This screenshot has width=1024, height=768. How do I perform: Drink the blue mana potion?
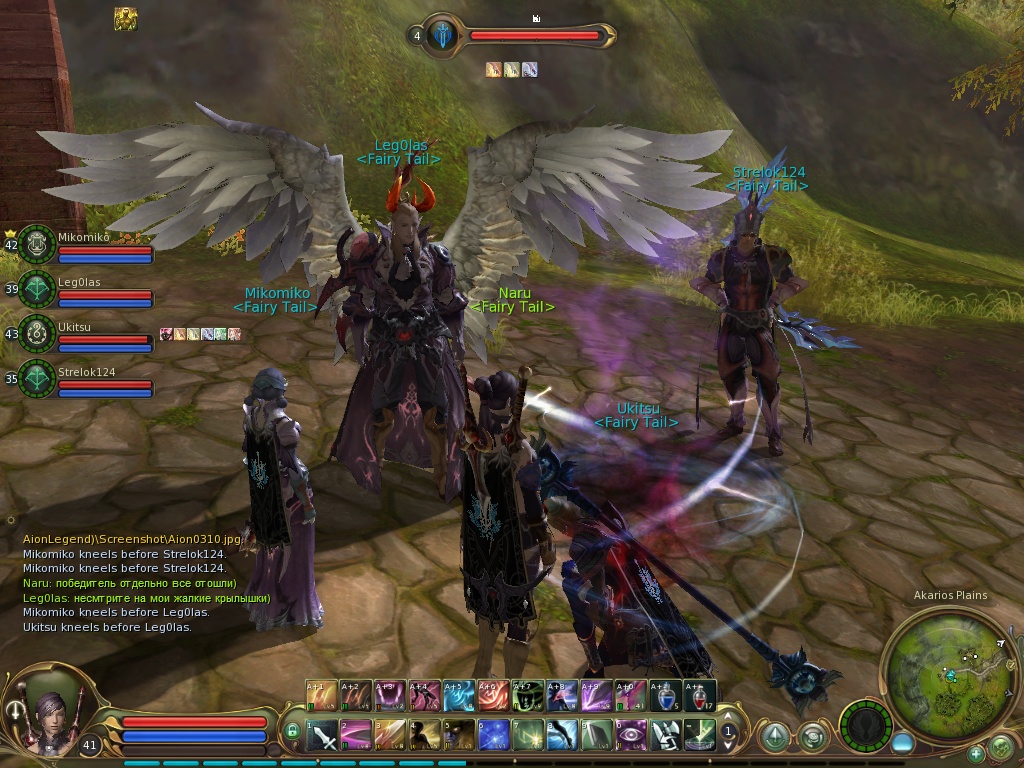pyautogui.click(x=665, y=696)
